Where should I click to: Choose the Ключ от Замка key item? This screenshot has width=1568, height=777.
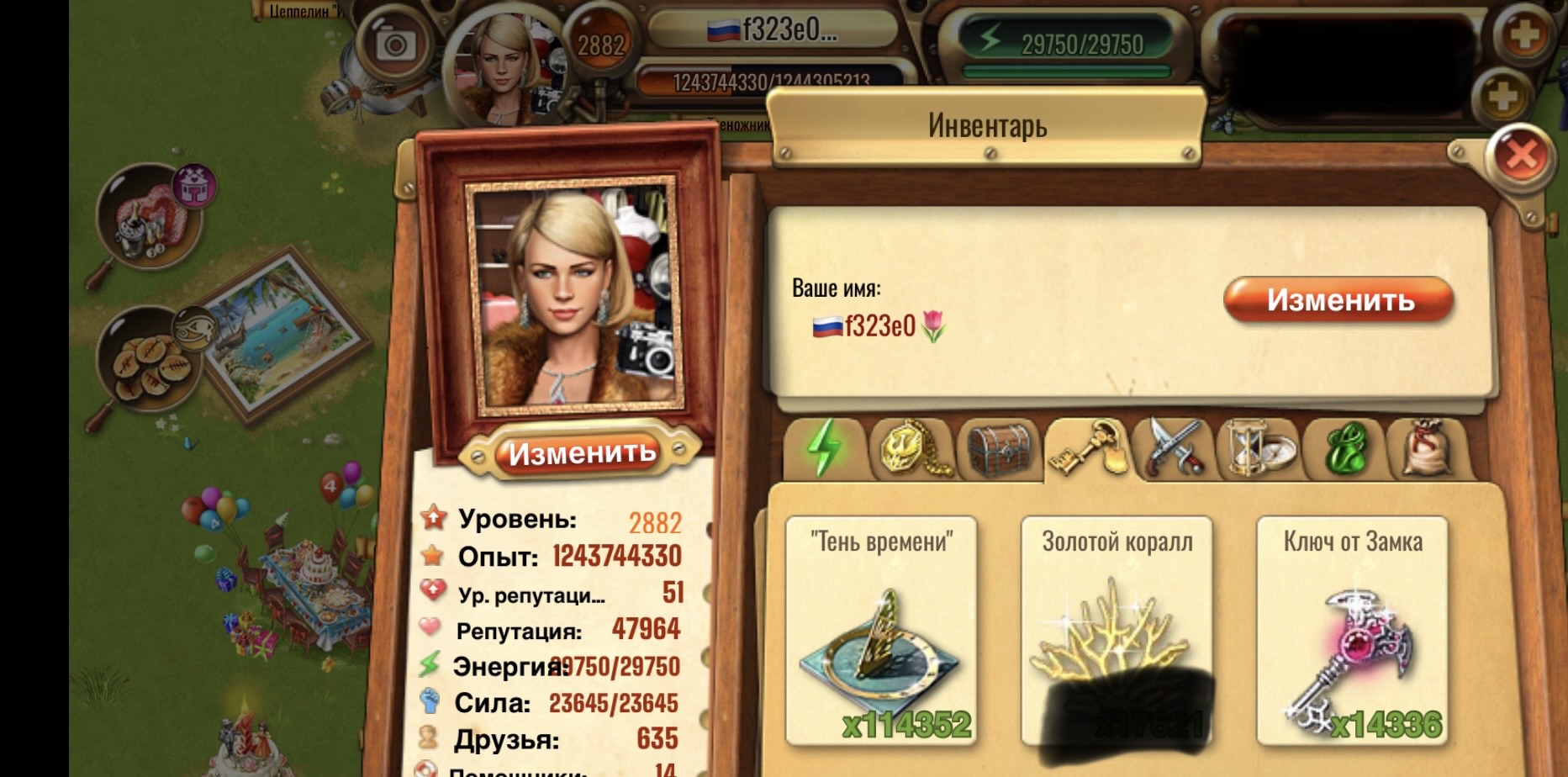click(1352, 631)
